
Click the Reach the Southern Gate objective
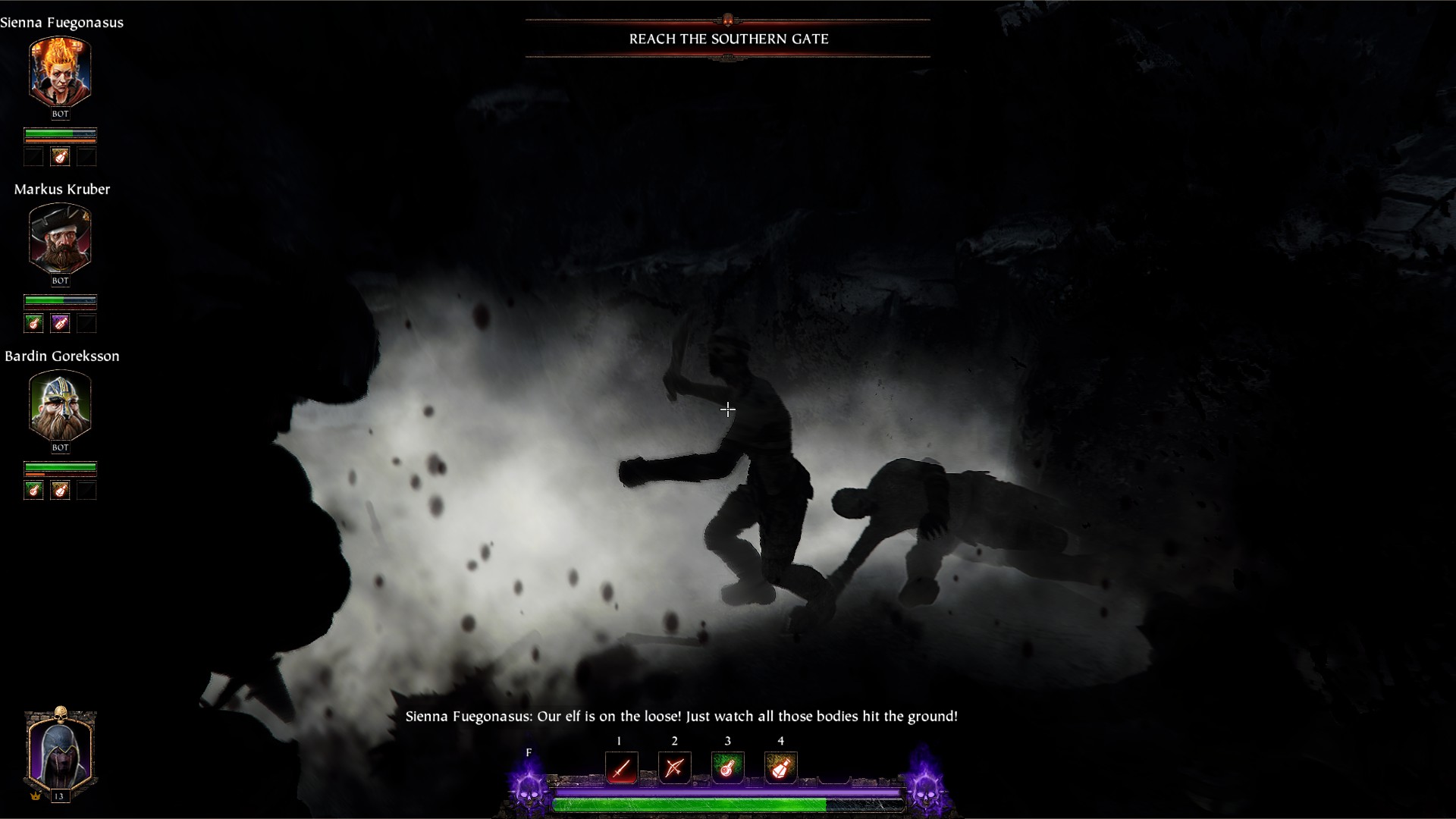tap(728, 39)
